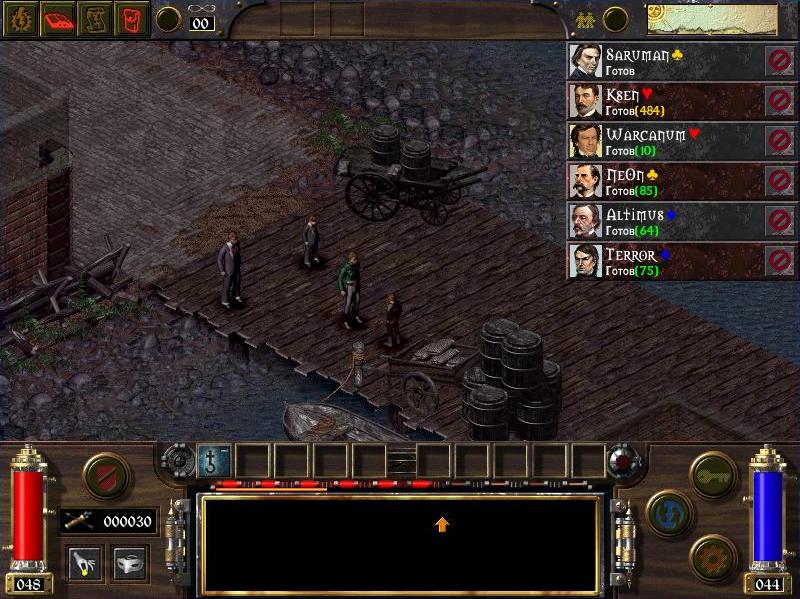This screenshot has width=800, height=599.
Task: Activate the white mask skill icon
Action: (x=129, y=562)
